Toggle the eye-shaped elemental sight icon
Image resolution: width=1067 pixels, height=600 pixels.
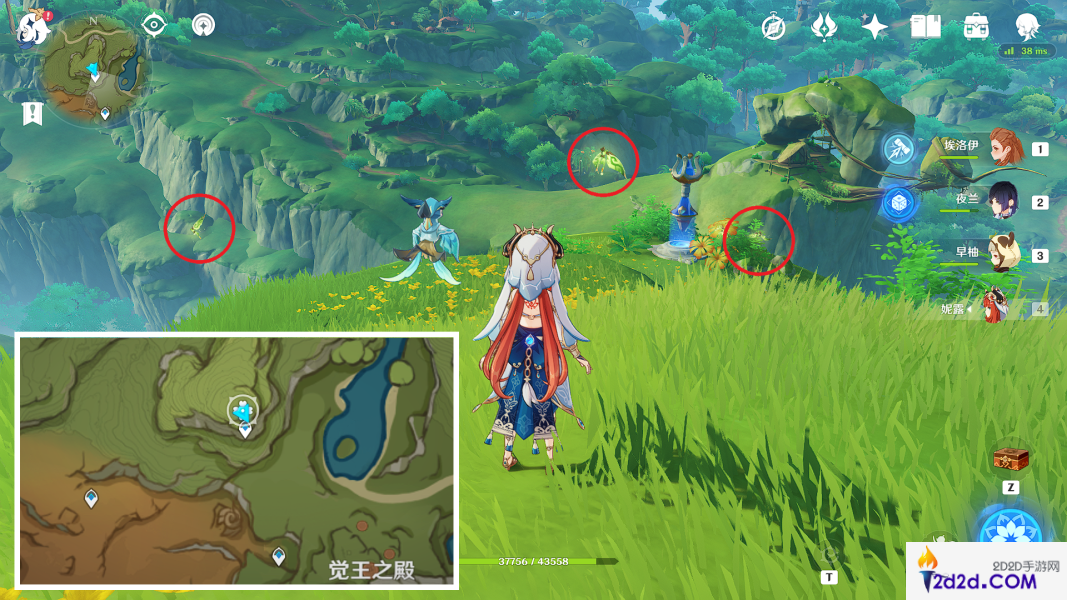click(153, 25)
